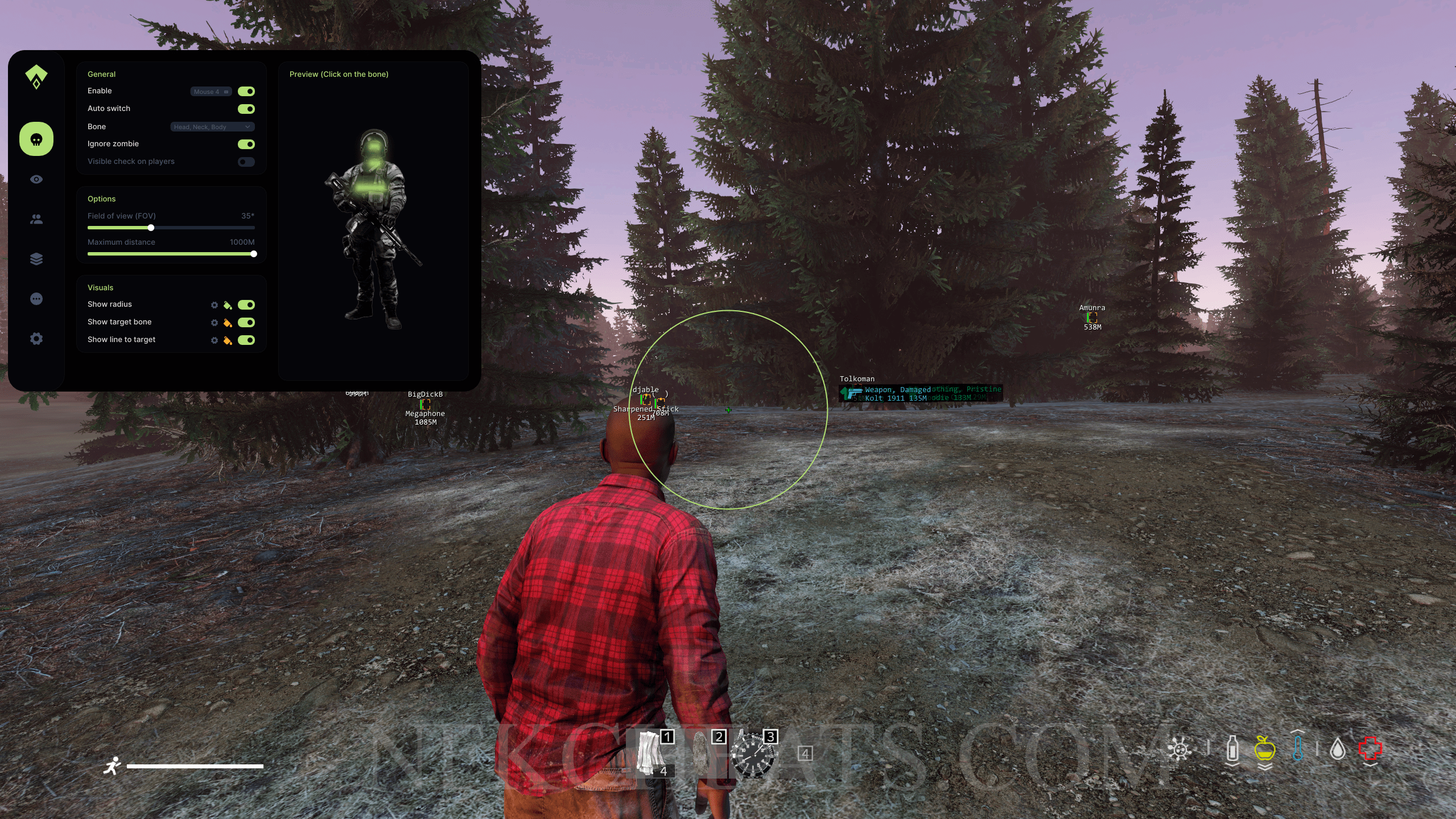Viewport: 1456px width, 819px height.
Task: Toggle Show line to target switch
Action: (246, 340)
